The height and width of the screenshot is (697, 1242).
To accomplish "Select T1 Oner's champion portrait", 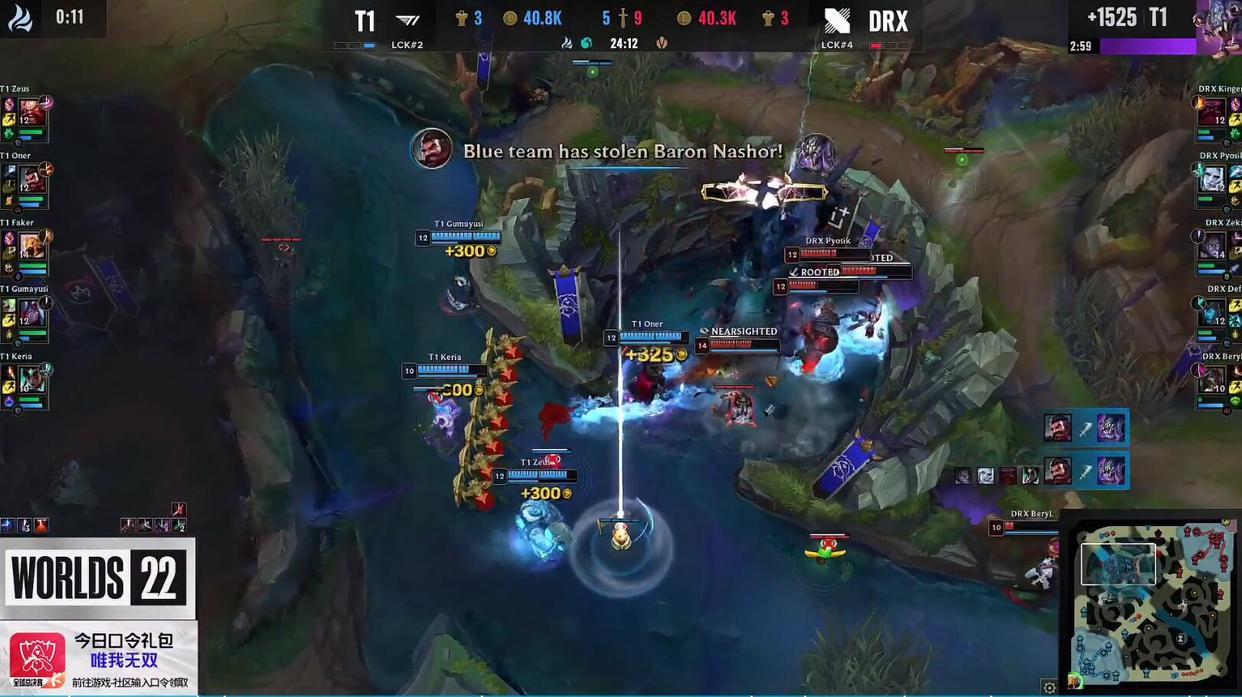I will (x=32, y=180).
